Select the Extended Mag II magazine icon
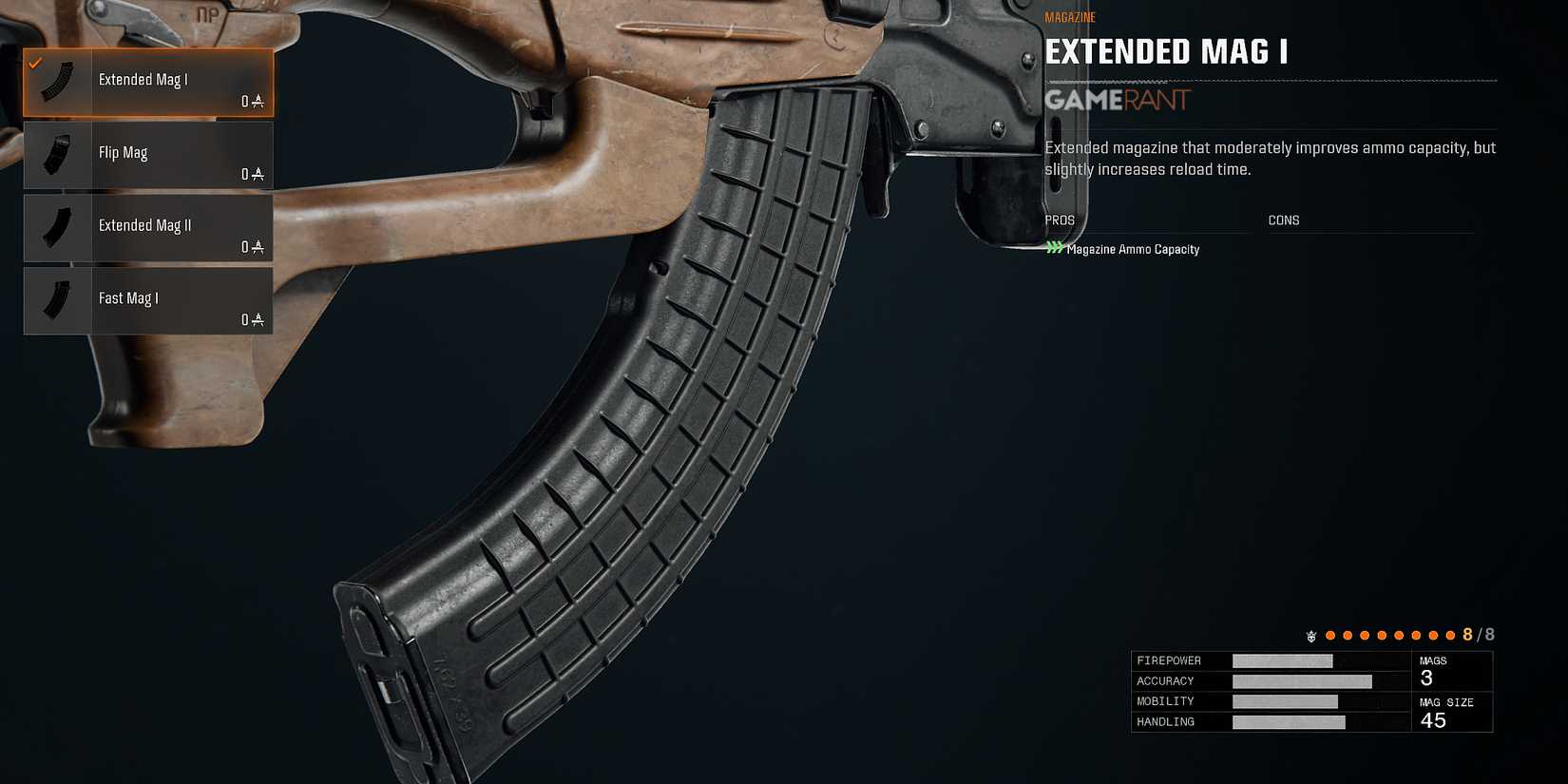The height and width of the screenshot is (784, 1568). click(56, 227)
